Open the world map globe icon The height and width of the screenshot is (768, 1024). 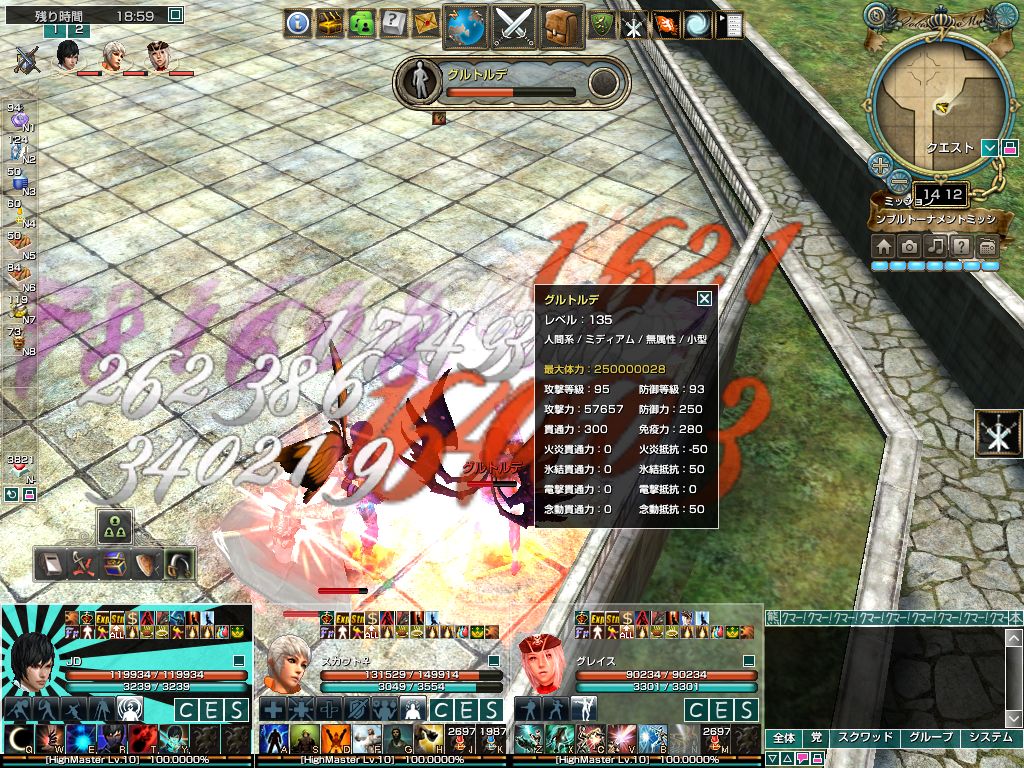465,24
